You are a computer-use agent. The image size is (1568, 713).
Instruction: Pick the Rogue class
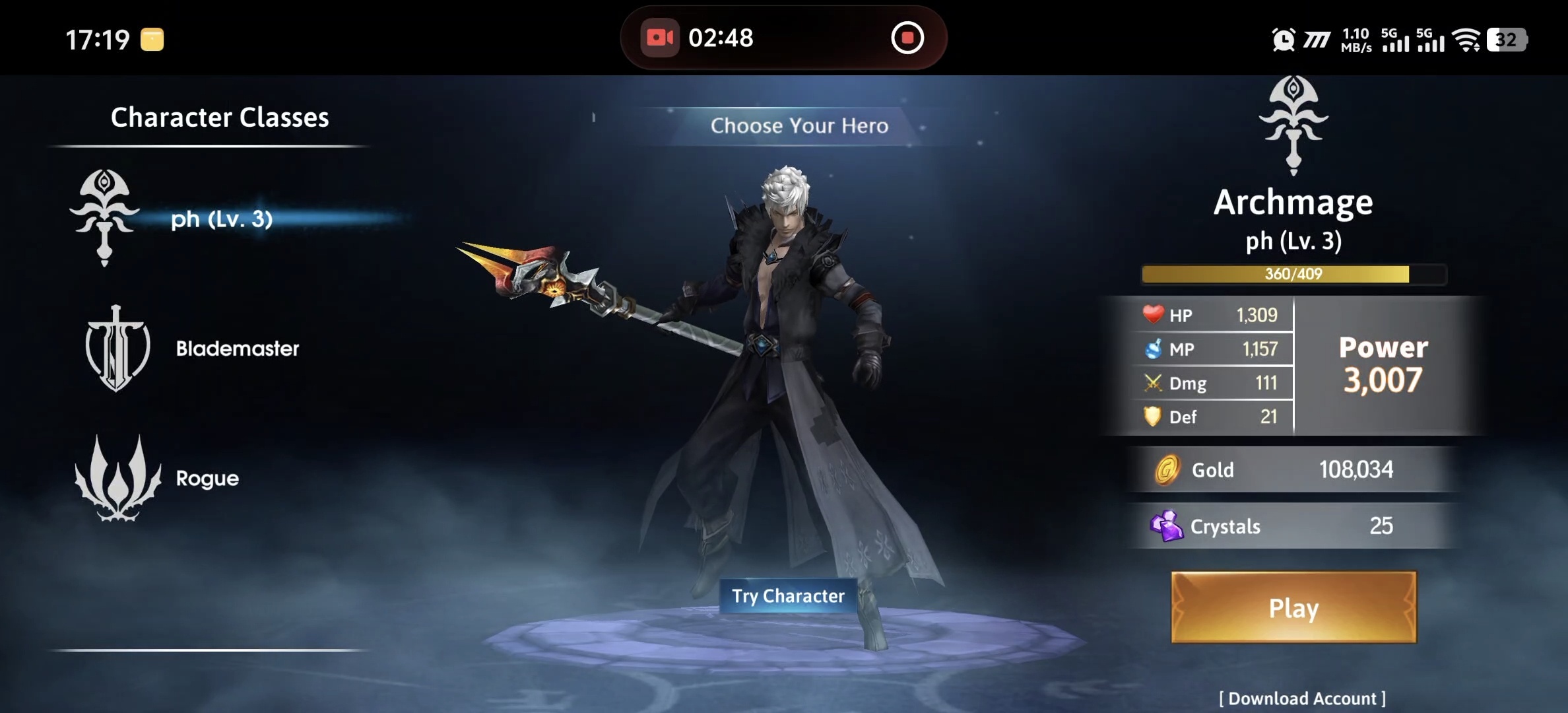point(207,478)
